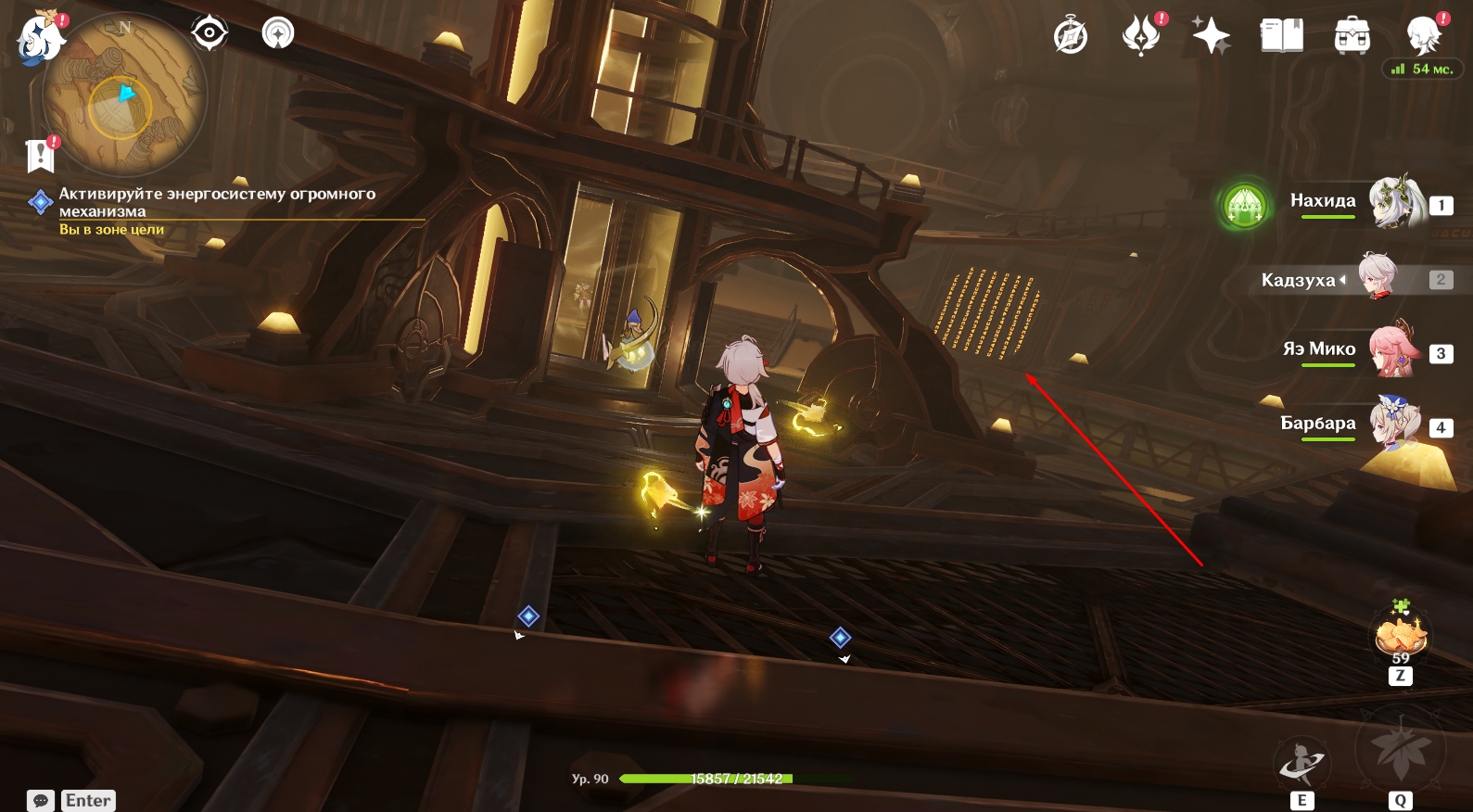1473x812 pixels.
Task: Open the events compass icon
Action: [1071, 37]
